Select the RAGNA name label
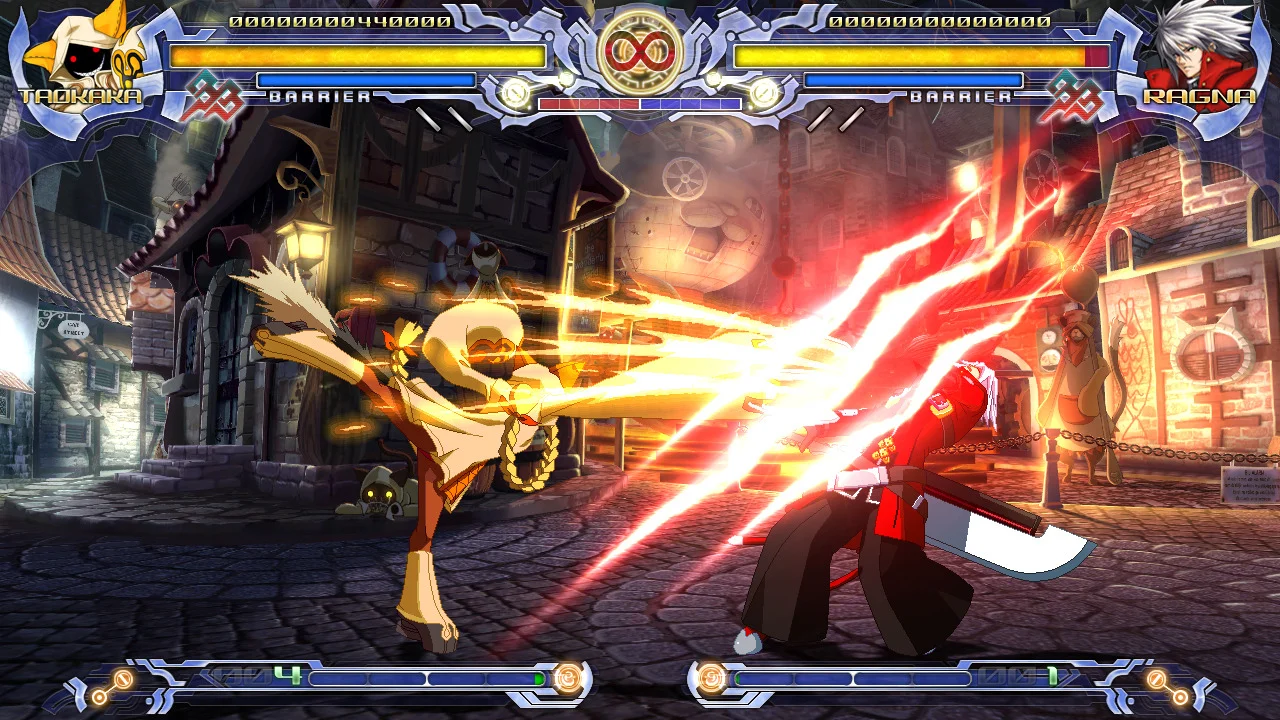1280x720 pixels. tap(1198, 98)
